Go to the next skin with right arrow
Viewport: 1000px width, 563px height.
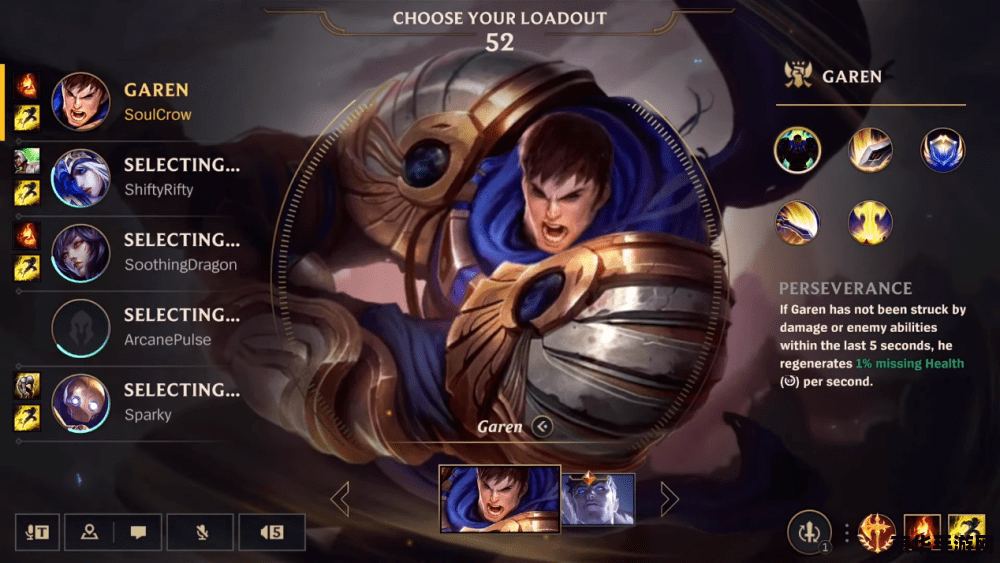pos(669,498)
